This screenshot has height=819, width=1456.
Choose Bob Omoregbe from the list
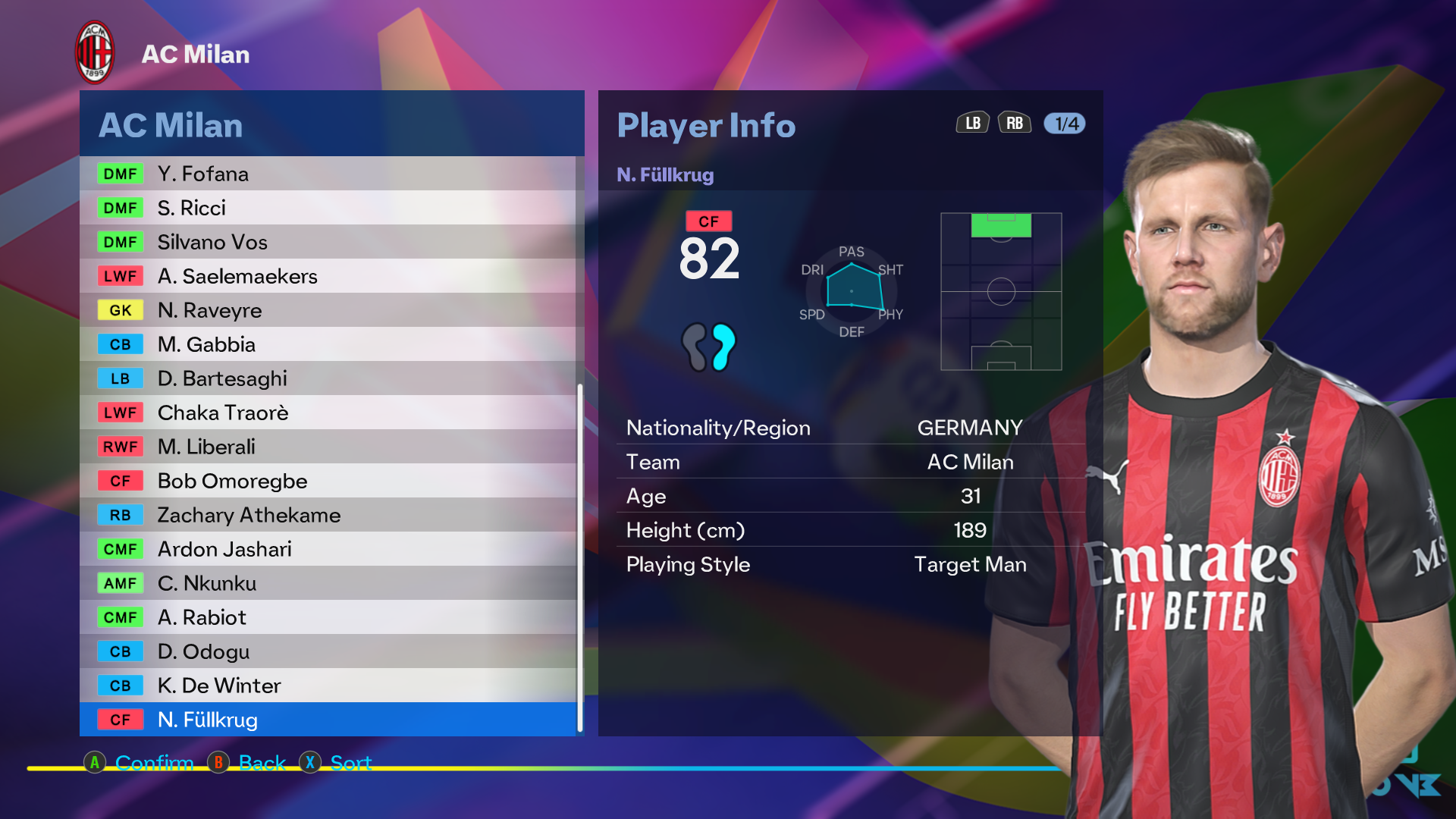(x=328, y=481)
